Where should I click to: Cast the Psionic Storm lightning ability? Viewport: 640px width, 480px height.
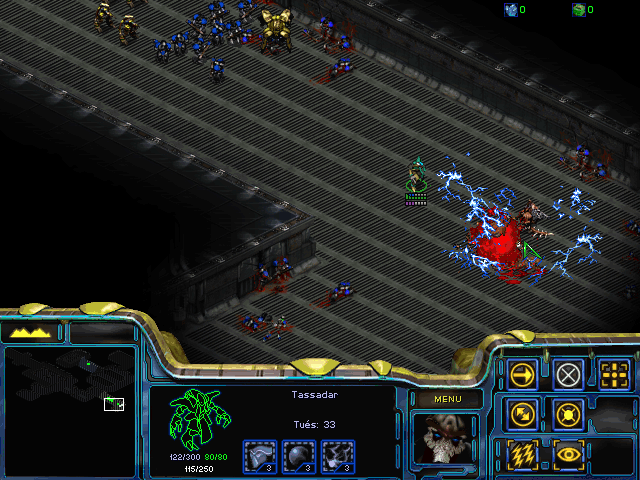tap(522, 454)
